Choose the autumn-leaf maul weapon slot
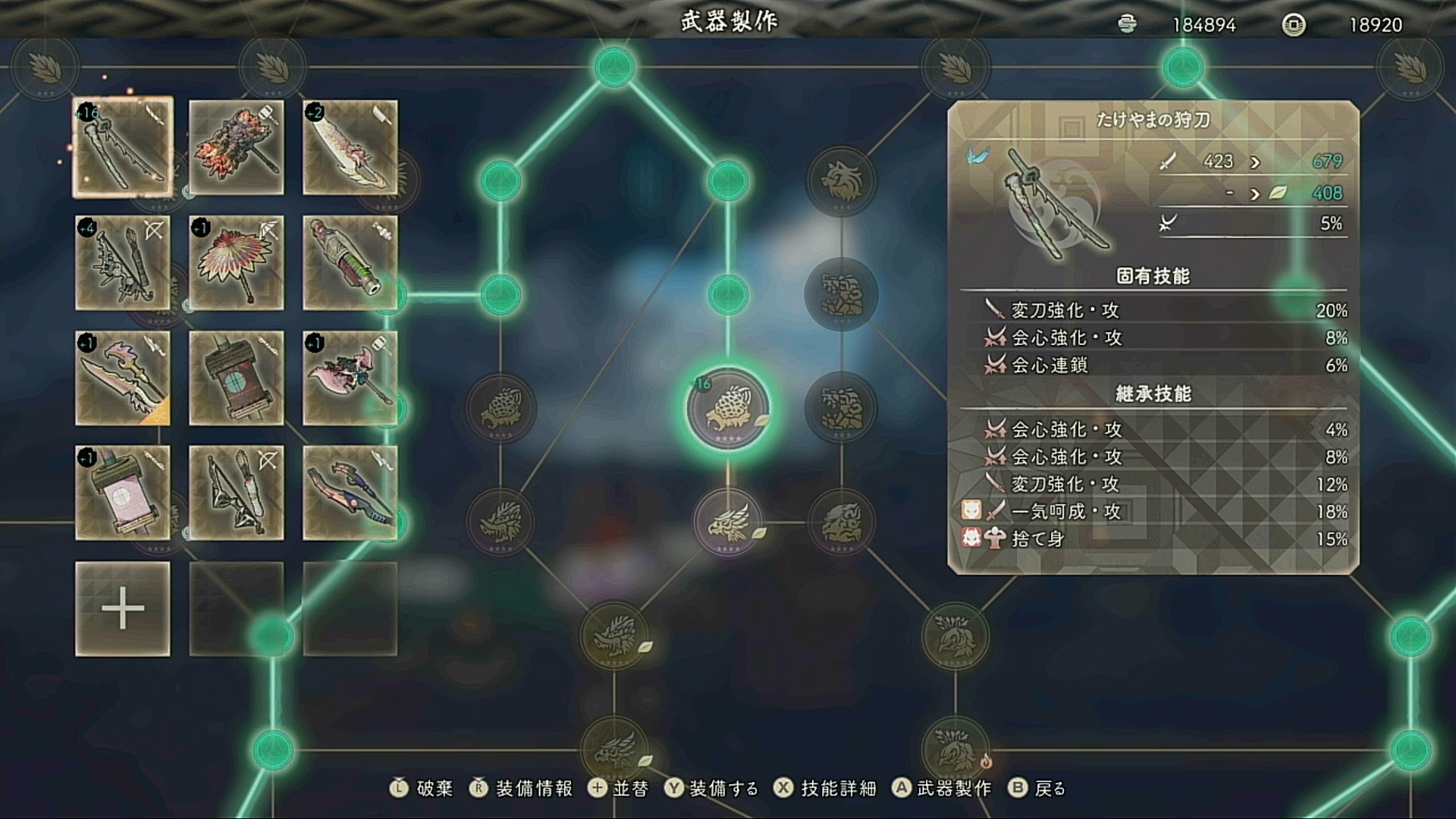The width and height of the screenshot is (1456, 819). pos(237,148)
